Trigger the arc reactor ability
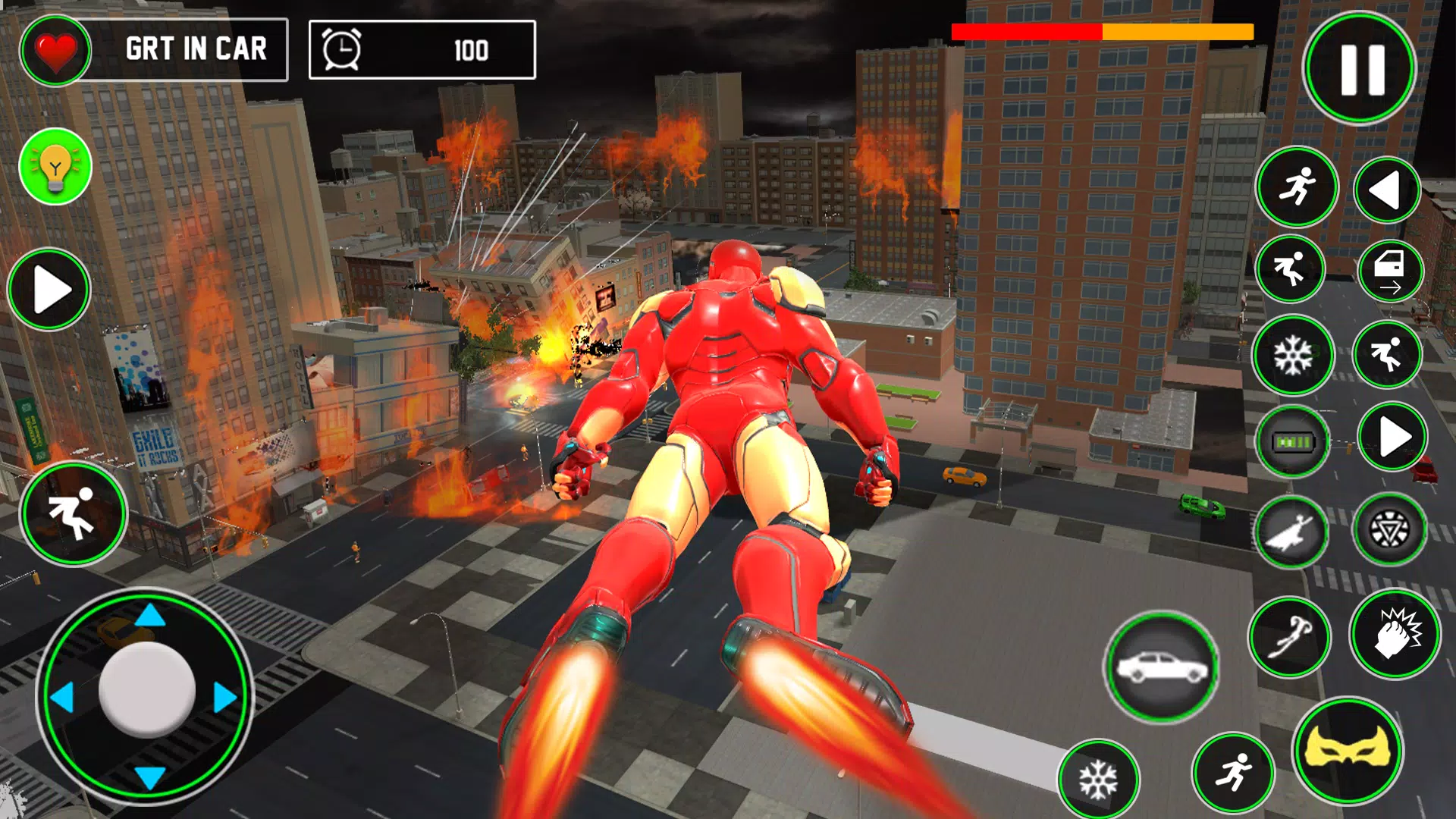The width and height of the screenshot is (1456, 819). pyautogui.click(x=1390, y=529)
